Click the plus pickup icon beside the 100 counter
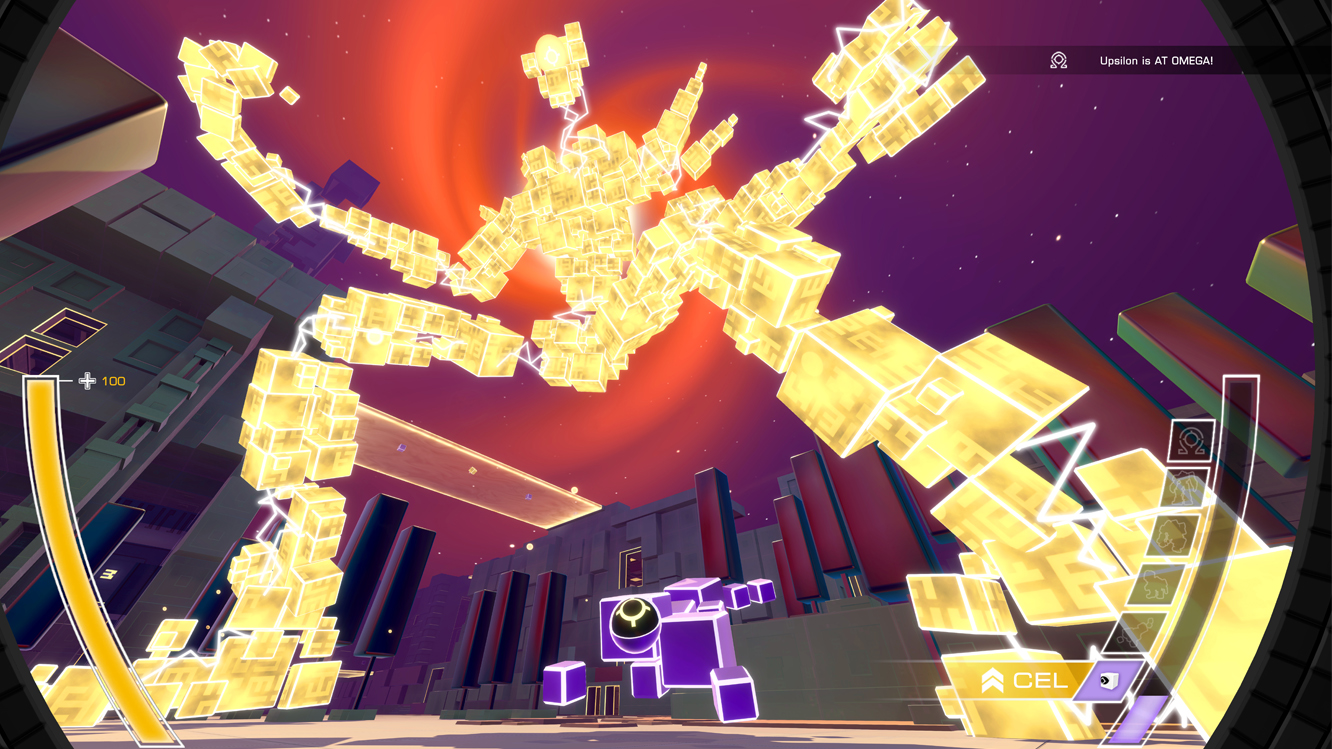The image size is (1332, 749). pos(86,380)
